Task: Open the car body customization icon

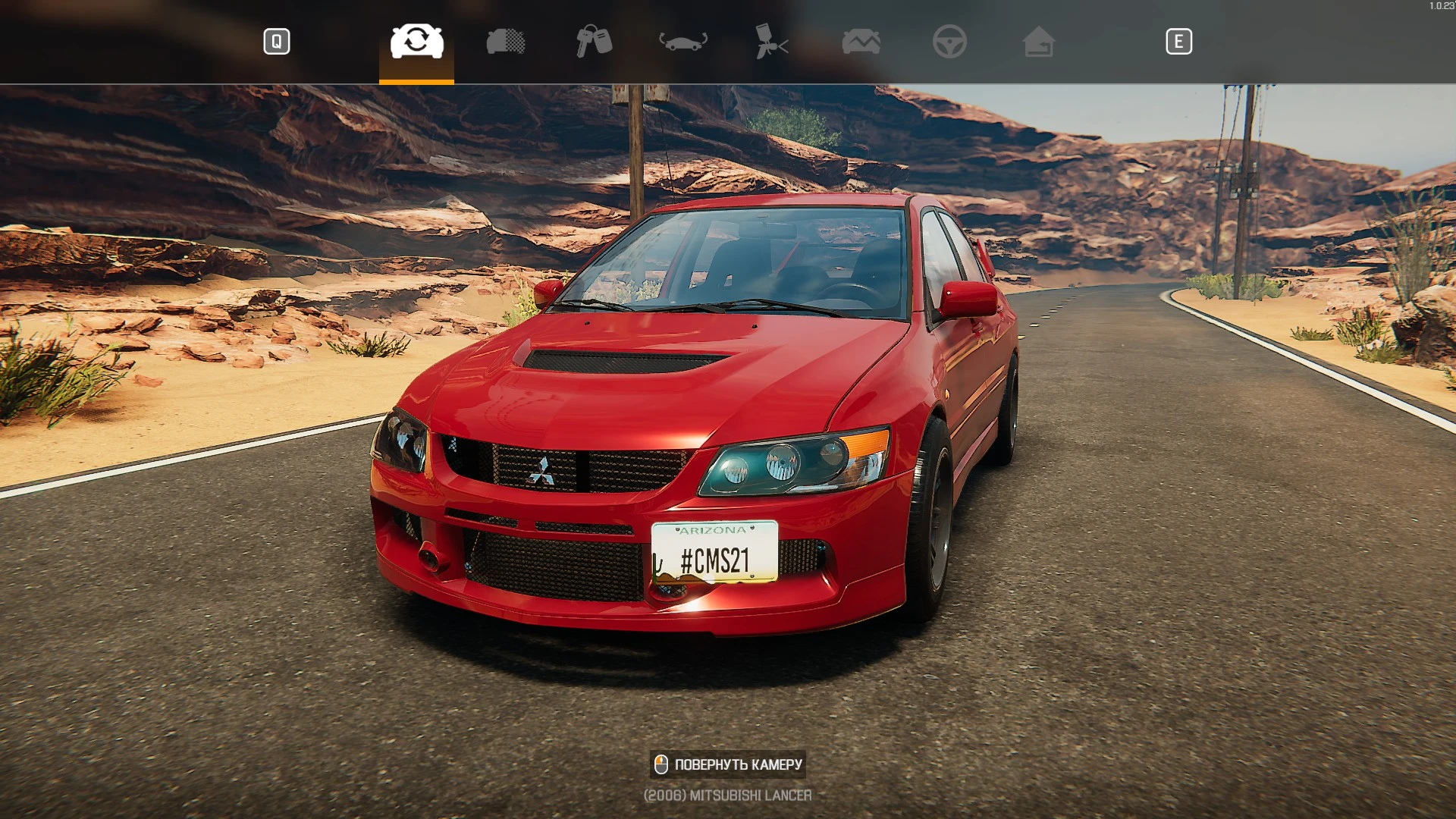Action: point(506,42)
